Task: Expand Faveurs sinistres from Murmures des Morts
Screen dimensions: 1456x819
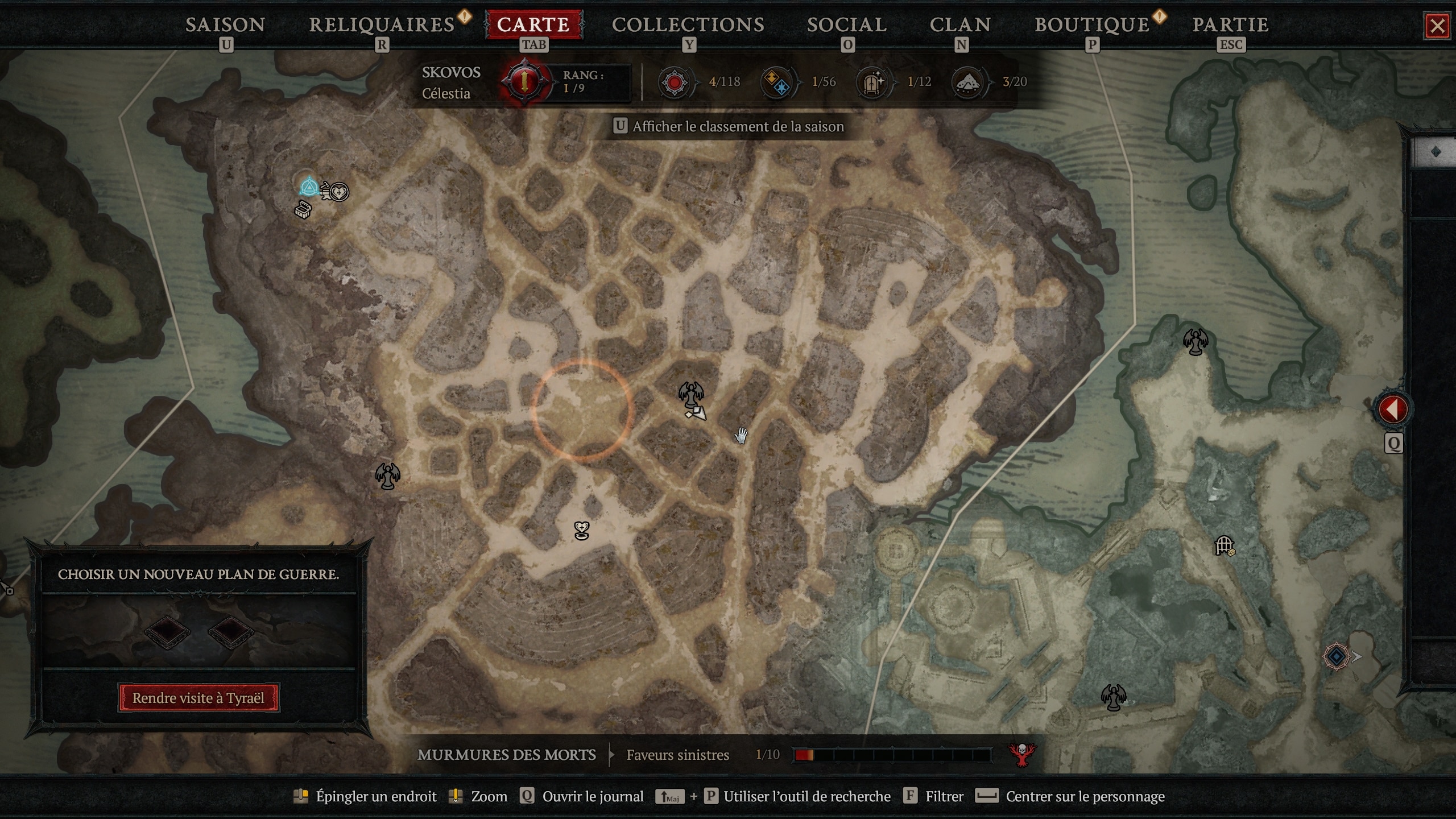Action: 677,755
